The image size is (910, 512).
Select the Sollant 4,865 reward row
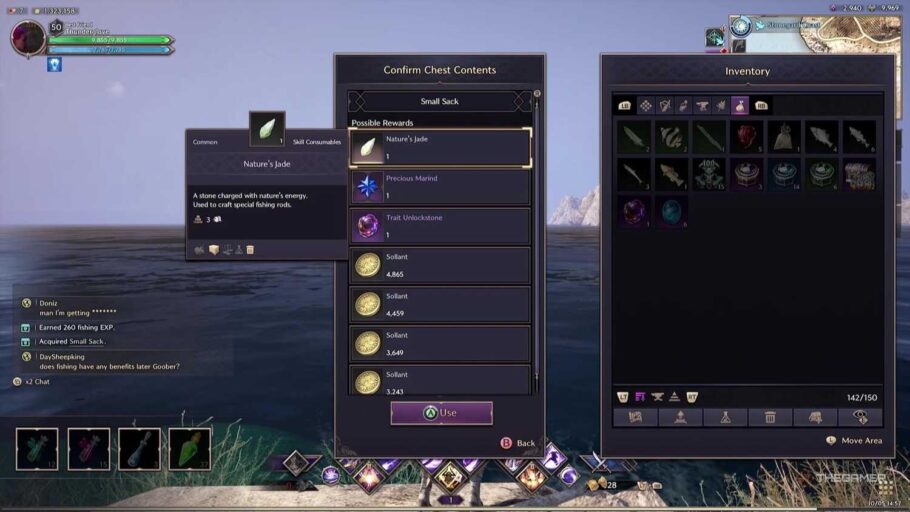click(440, 265)
